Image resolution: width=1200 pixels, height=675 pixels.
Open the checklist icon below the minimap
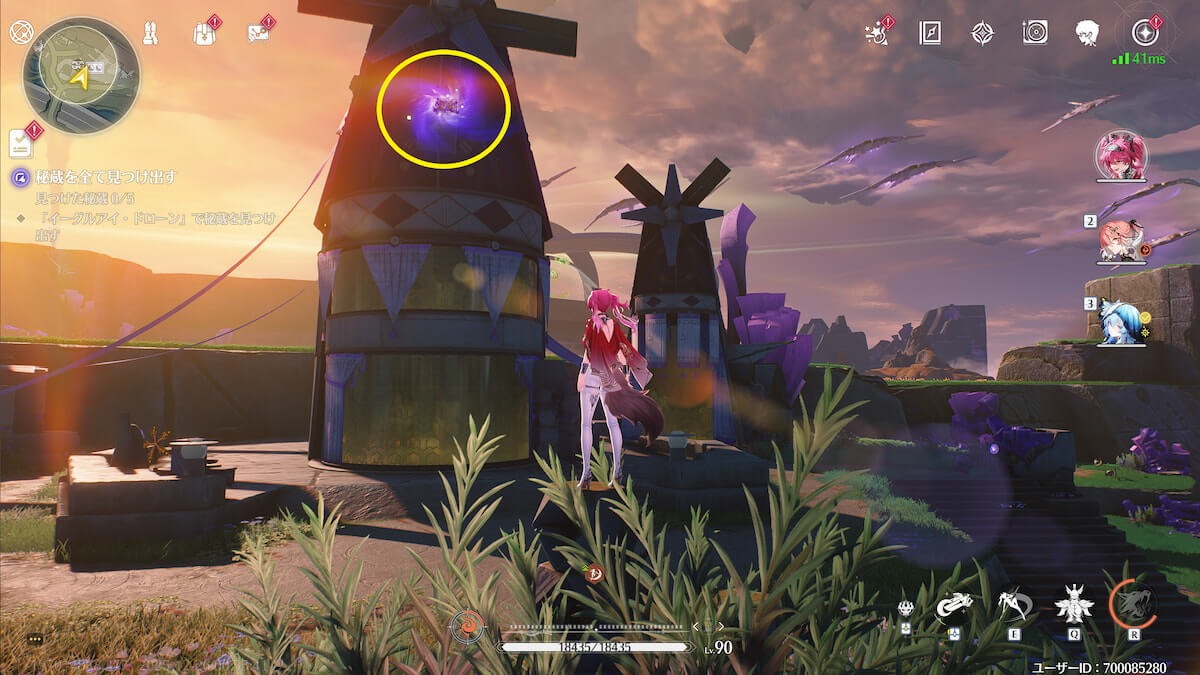pyautogui.click(x=22, y=143)
